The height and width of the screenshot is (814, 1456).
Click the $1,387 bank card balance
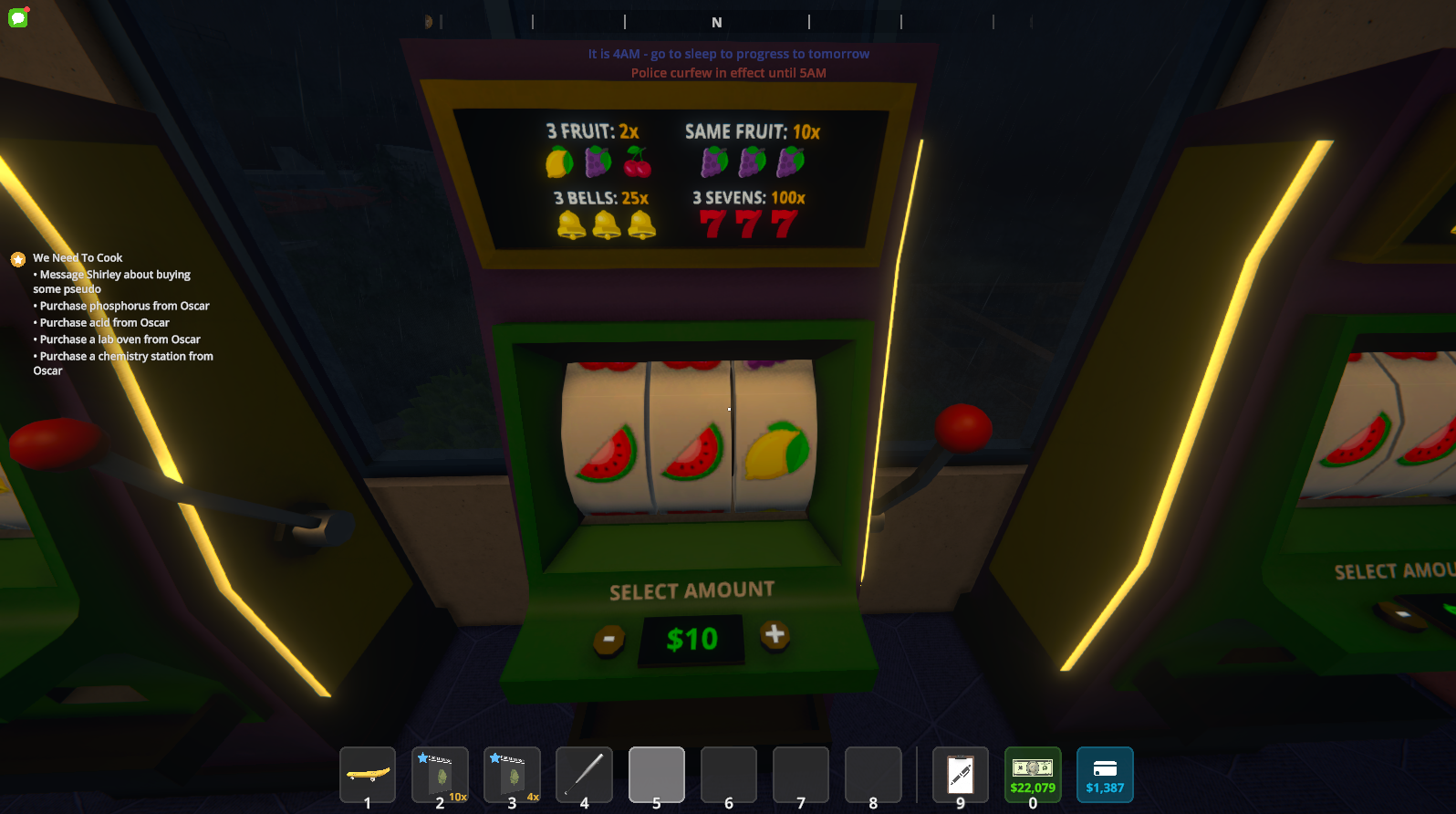coord(1104,774)
